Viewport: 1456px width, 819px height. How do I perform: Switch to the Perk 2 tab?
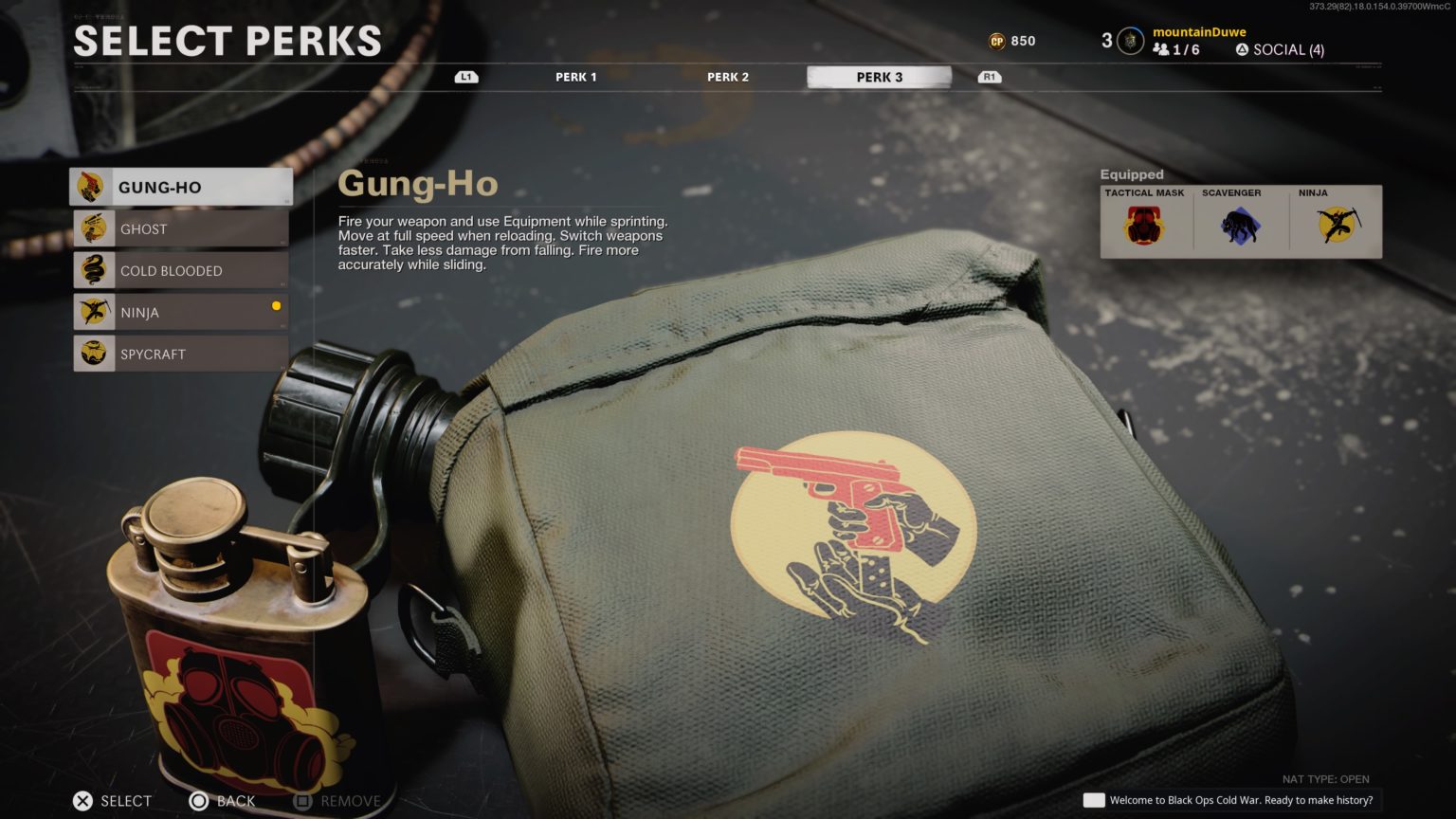coord(727,77)
